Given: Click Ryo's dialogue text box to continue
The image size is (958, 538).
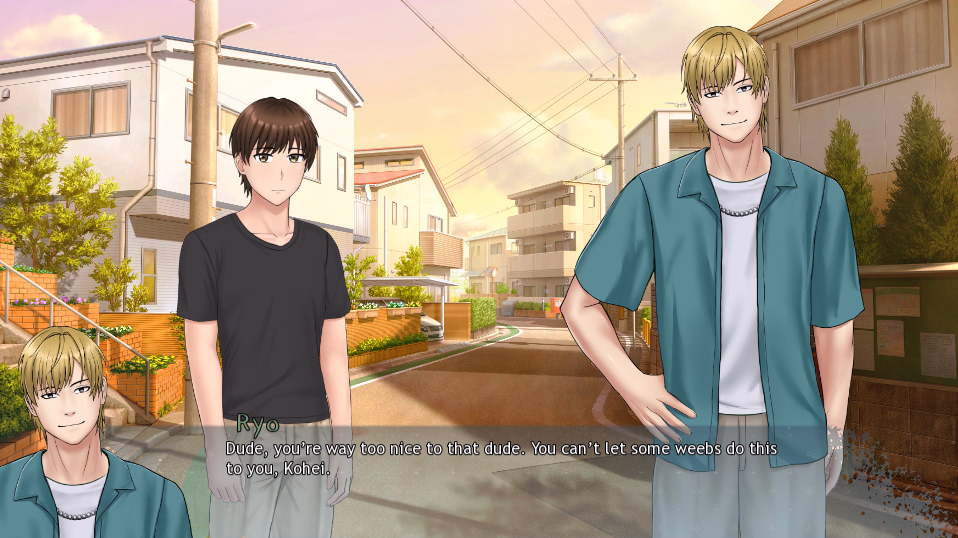Looking at the screenshot, I should (x=500, y=458).
